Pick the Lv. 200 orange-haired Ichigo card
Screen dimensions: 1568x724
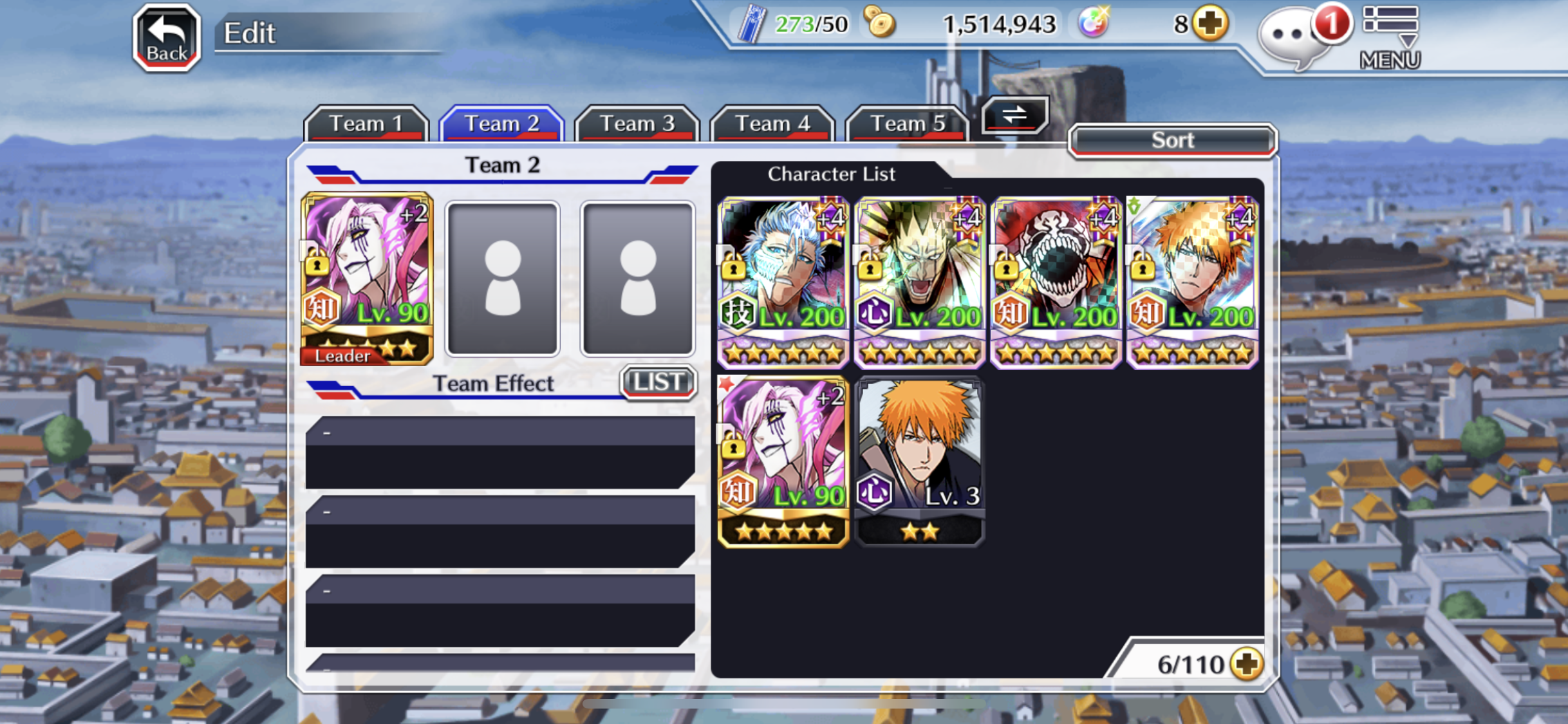(x=1192, y=283)
